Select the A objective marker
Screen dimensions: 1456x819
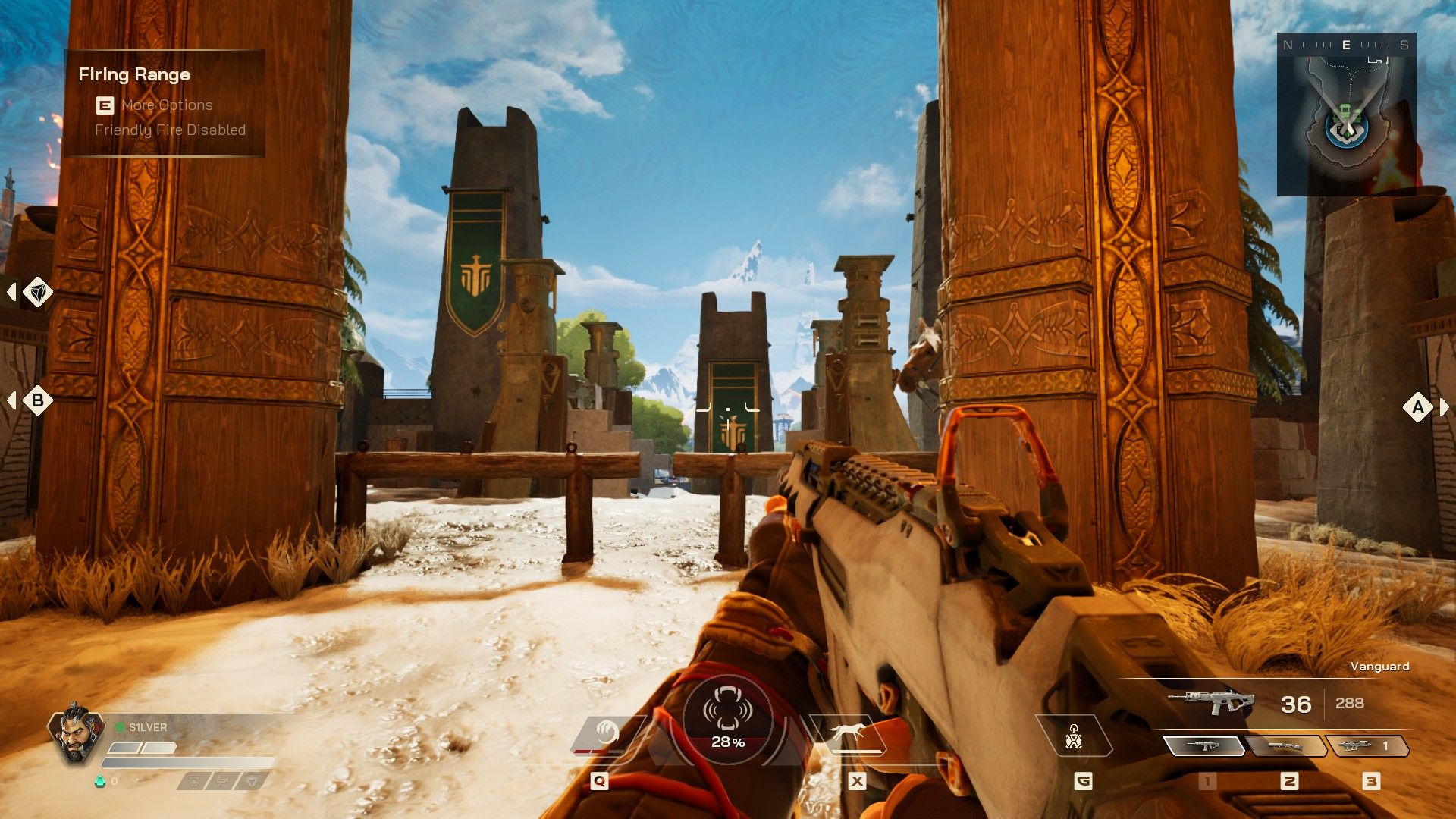tap(1418, 407)
